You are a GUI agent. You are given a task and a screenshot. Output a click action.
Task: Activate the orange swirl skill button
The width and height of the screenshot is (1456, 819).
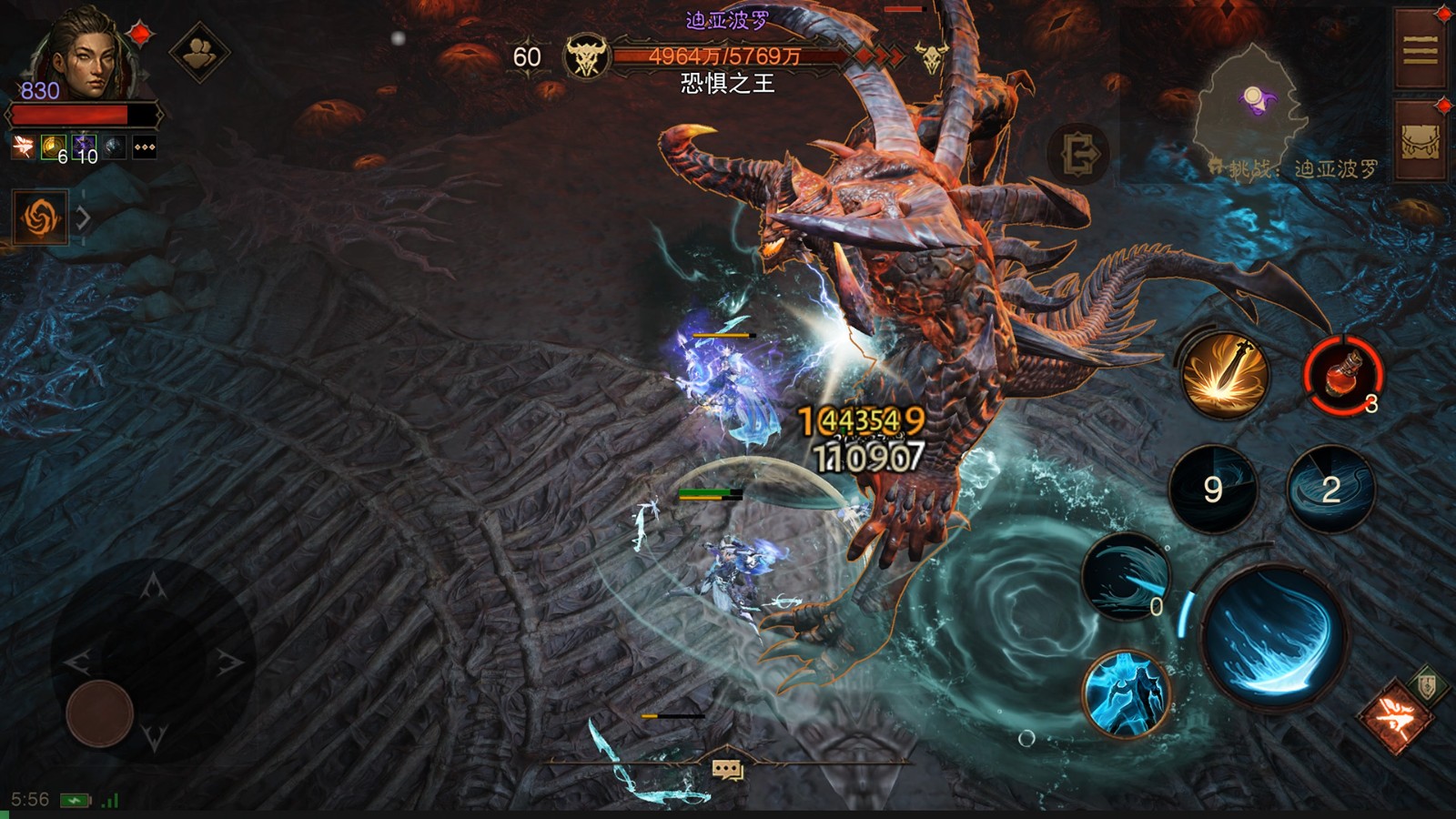(x=40, y=217)
